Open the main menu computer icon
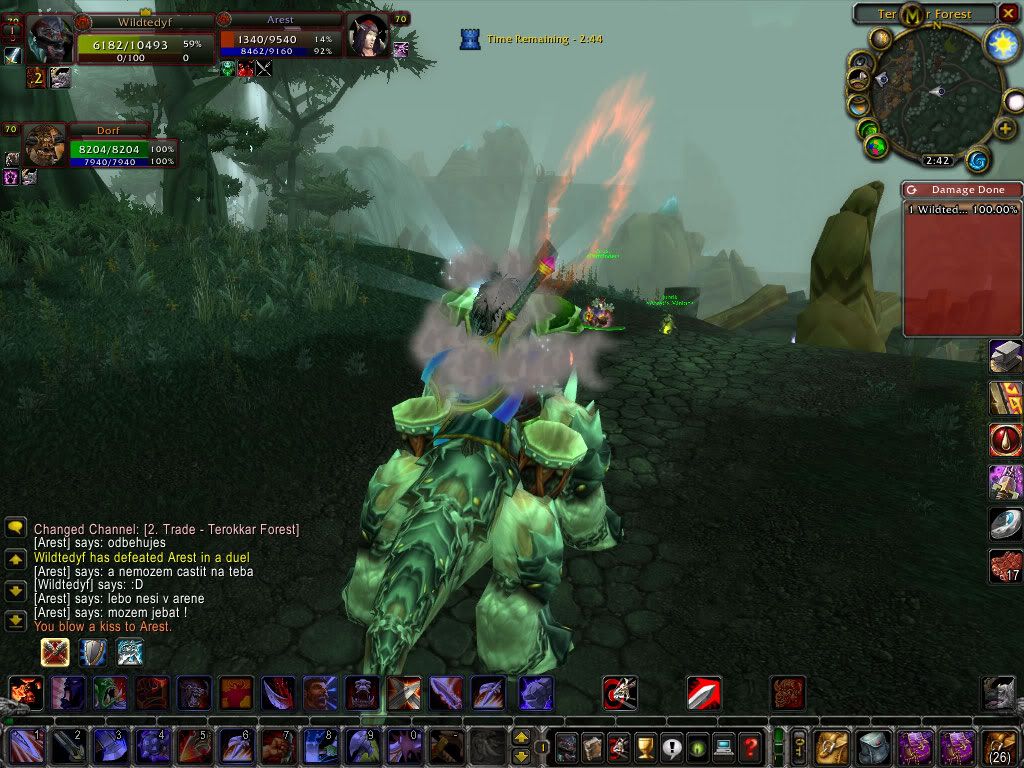The image size is (1024, 768). (723, 746)
